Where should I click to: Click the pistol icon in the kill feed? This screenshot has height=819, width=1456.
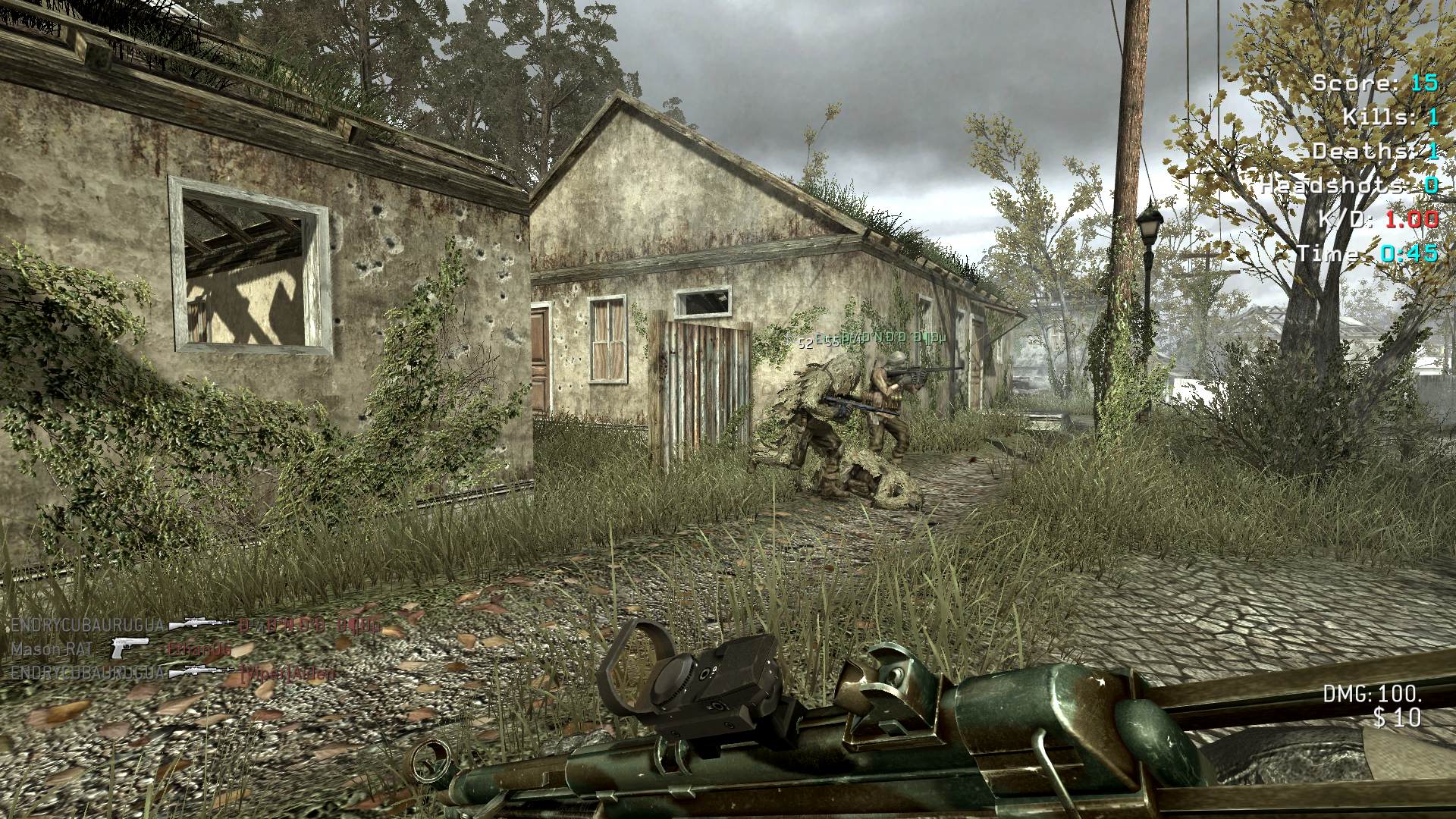click(x=130, y=649)
